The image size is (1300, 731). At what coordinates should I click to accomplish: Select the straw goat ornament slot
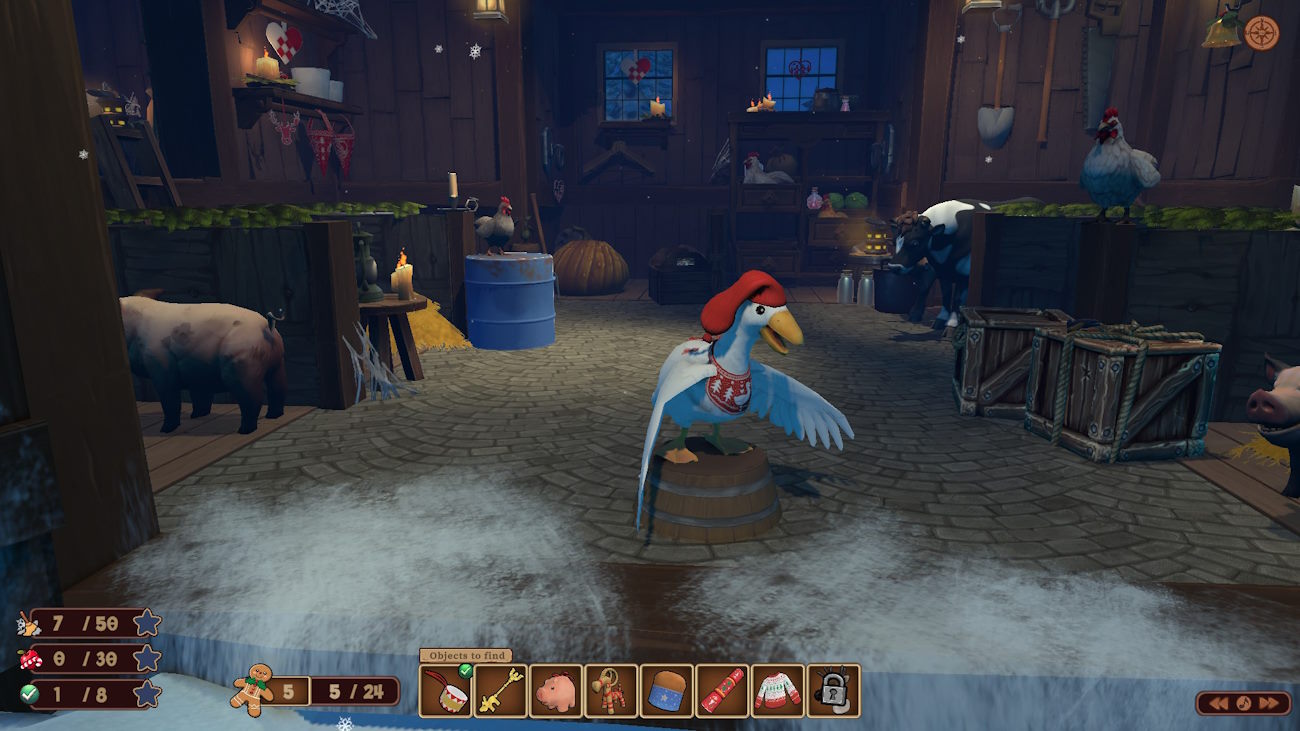pyautogui.click(x=611, y=691)
